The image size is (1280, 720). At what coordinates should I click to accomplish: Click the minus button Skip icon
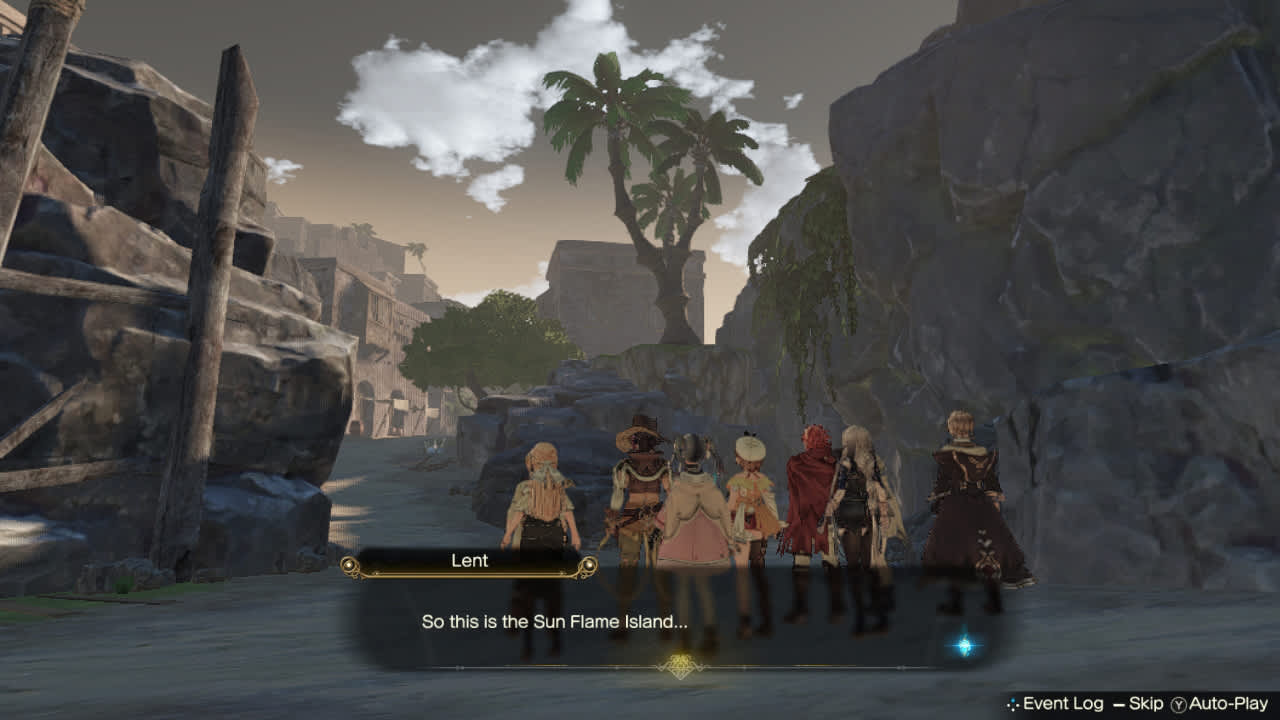tap(1121, 704)
